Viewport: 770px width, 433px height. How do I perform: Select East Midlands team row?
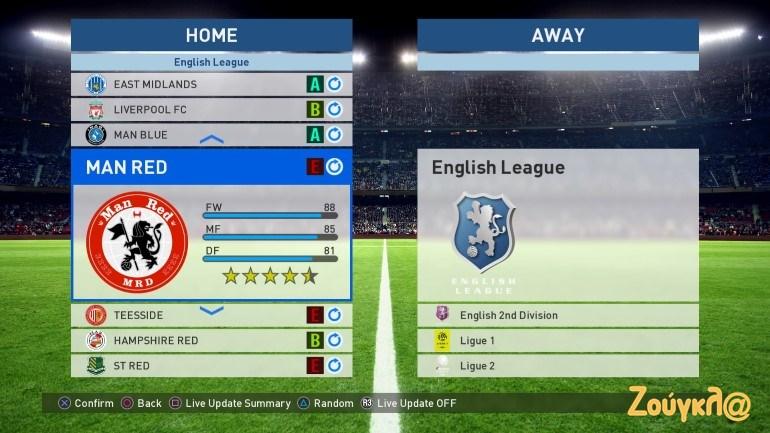point(190,85)
